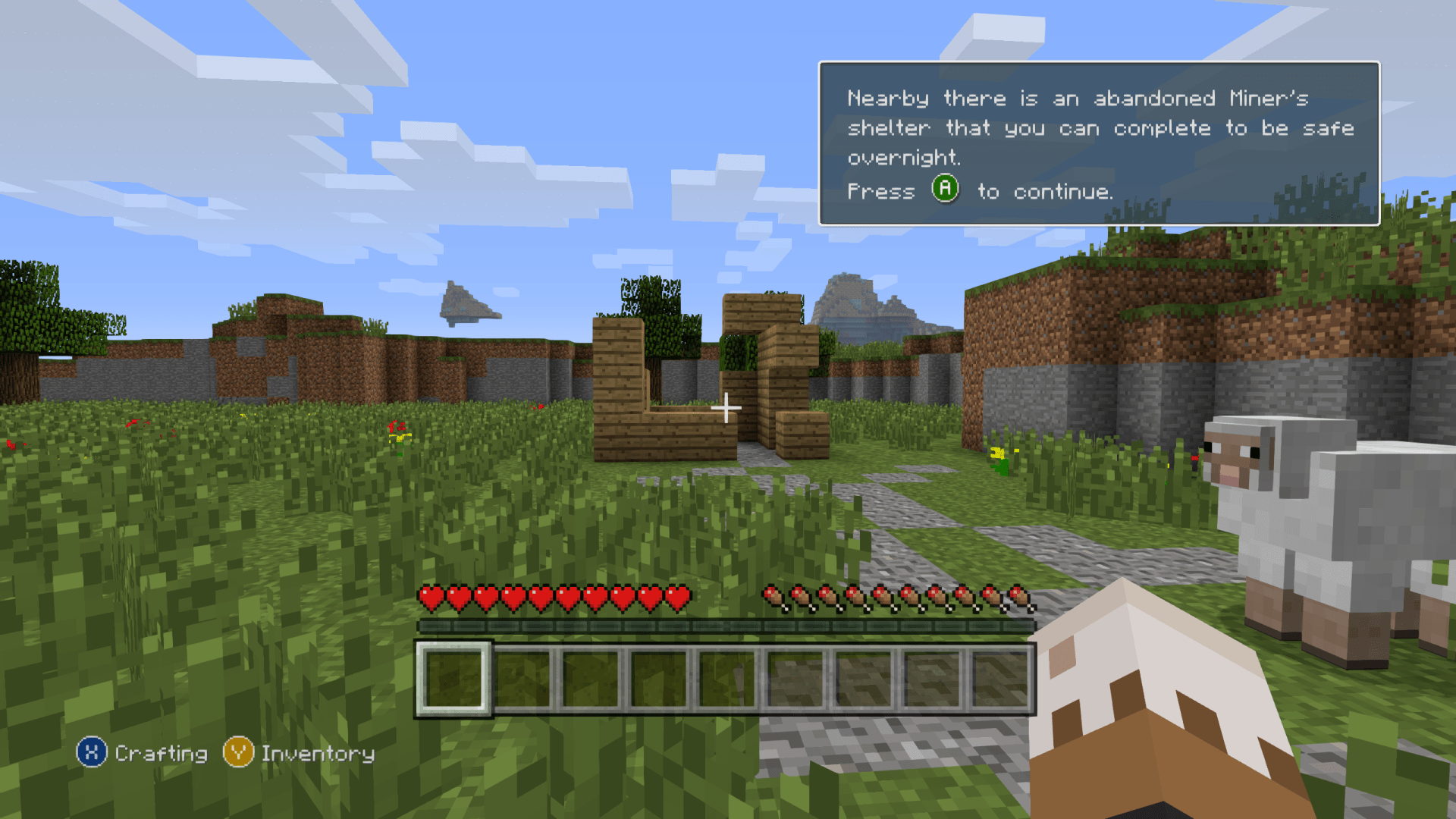Select the highlighted first hotbar slot
The image size is (1456, 819).
(x=453, y=678)
